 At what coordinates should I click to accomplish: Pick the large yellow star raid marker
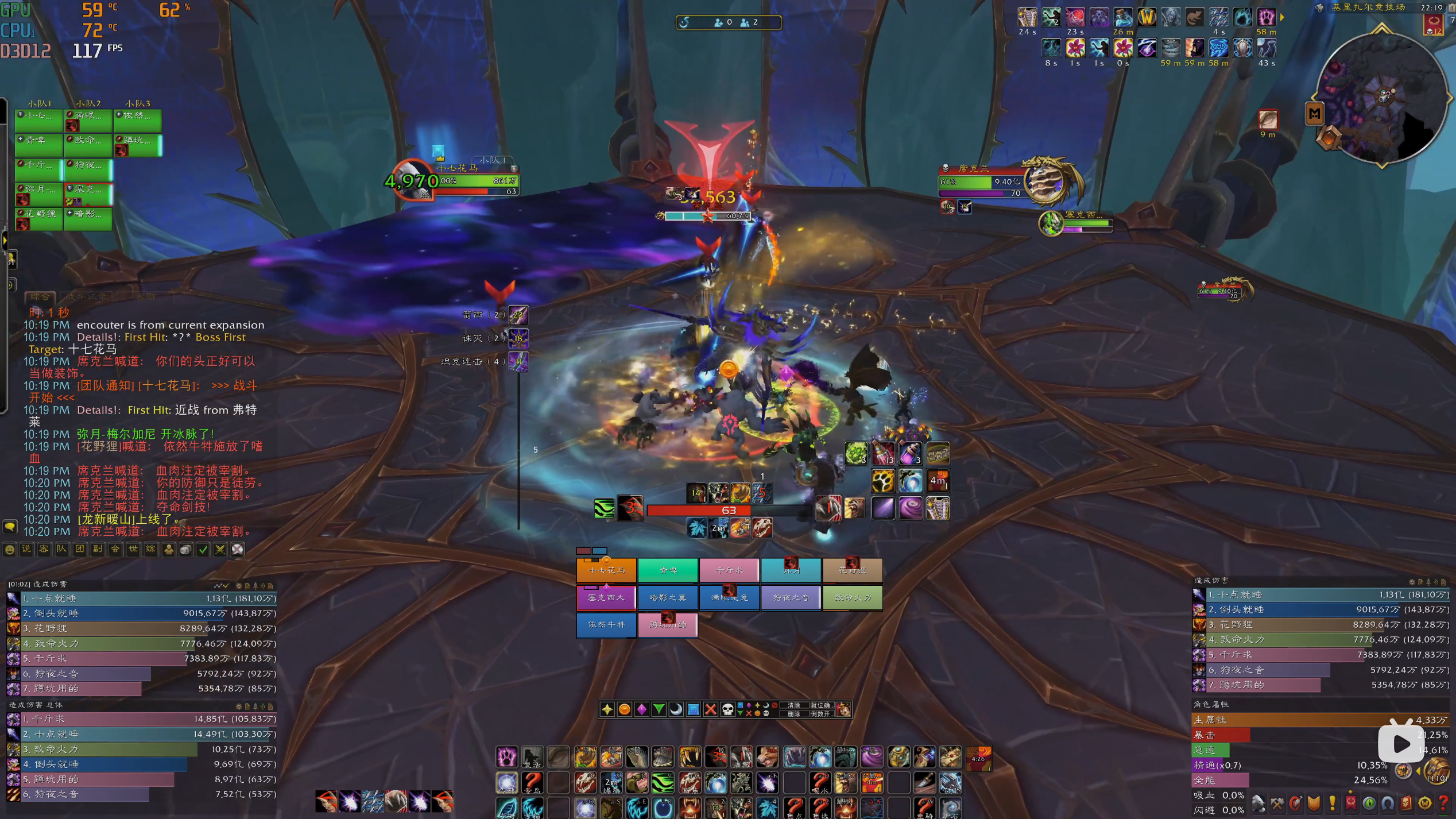(x=607, y=709)
